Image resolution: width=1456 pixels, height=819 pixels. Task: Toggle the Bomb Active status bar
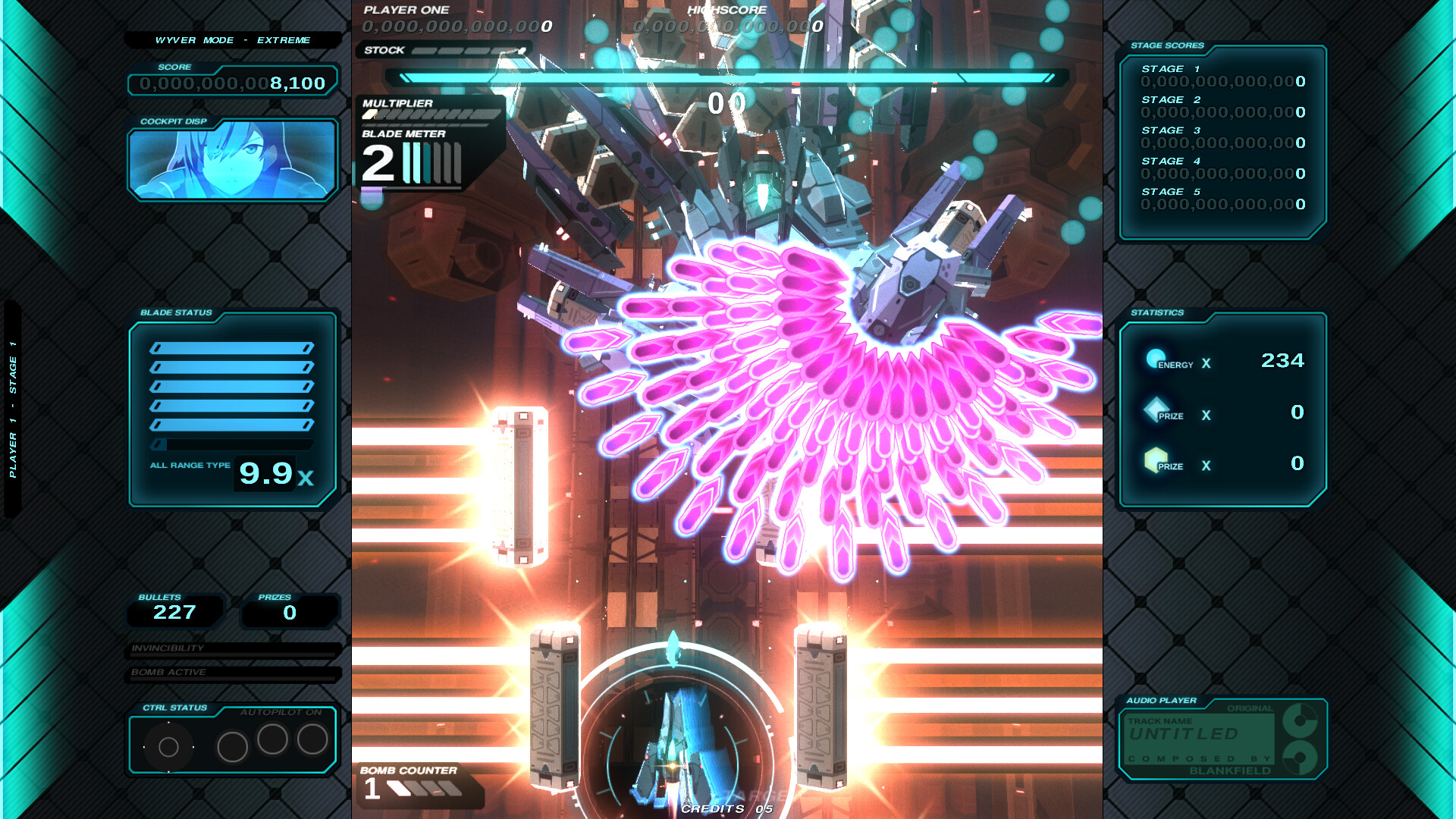231,673
